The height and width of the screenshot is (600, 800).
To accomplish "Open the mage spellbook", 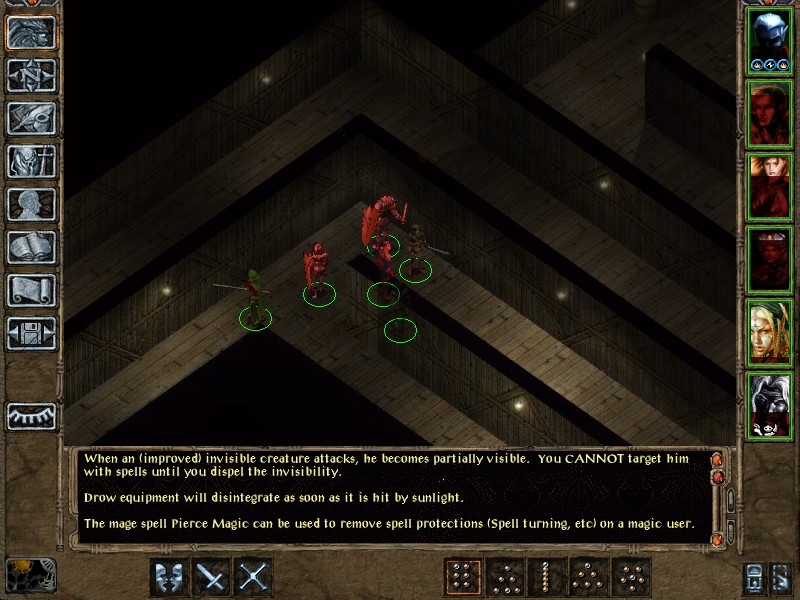I will [x=31, y=247].
